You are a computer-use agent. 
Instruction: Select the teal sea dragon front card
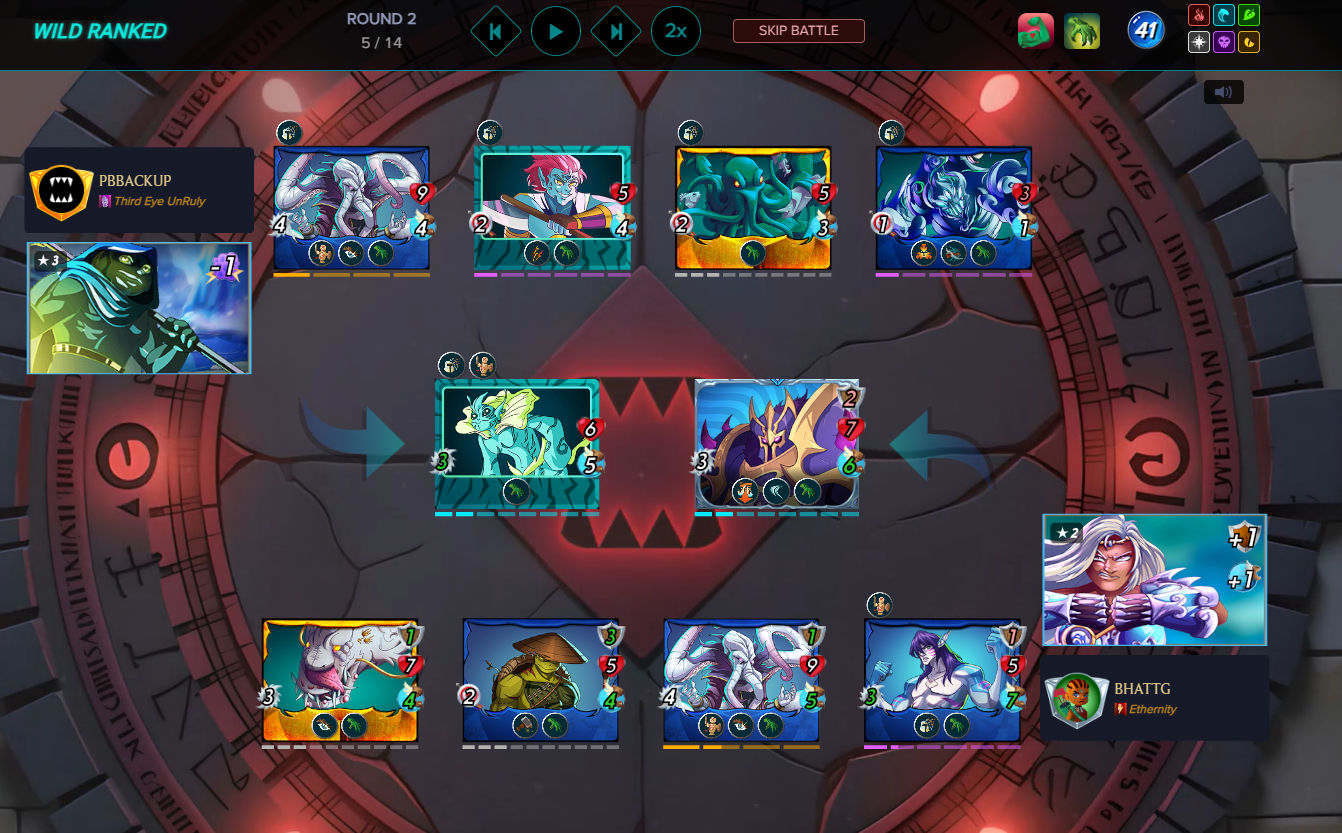coord(517,445)
